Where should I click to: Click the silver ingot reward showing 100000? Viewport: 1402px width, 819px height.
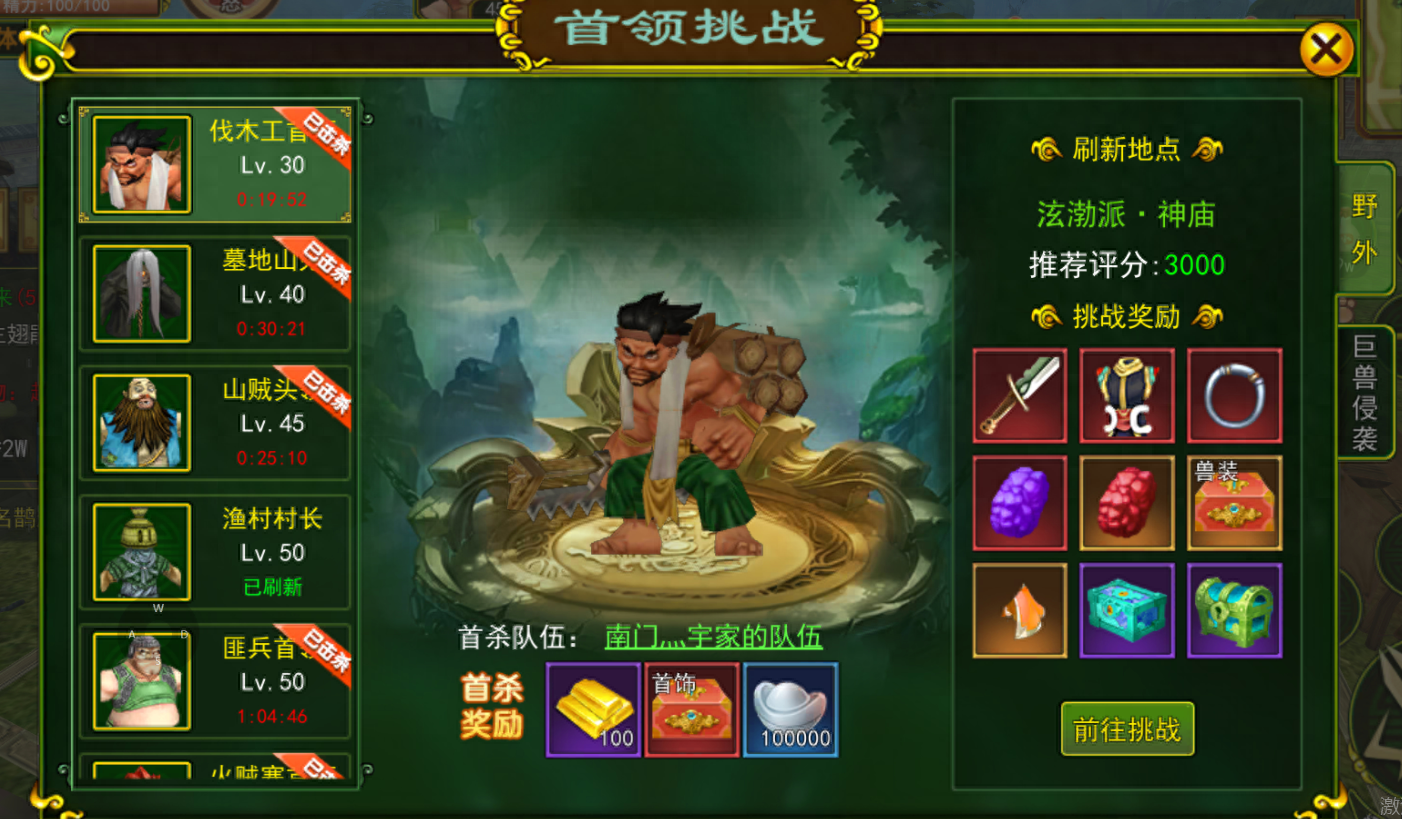click(789, 710)
